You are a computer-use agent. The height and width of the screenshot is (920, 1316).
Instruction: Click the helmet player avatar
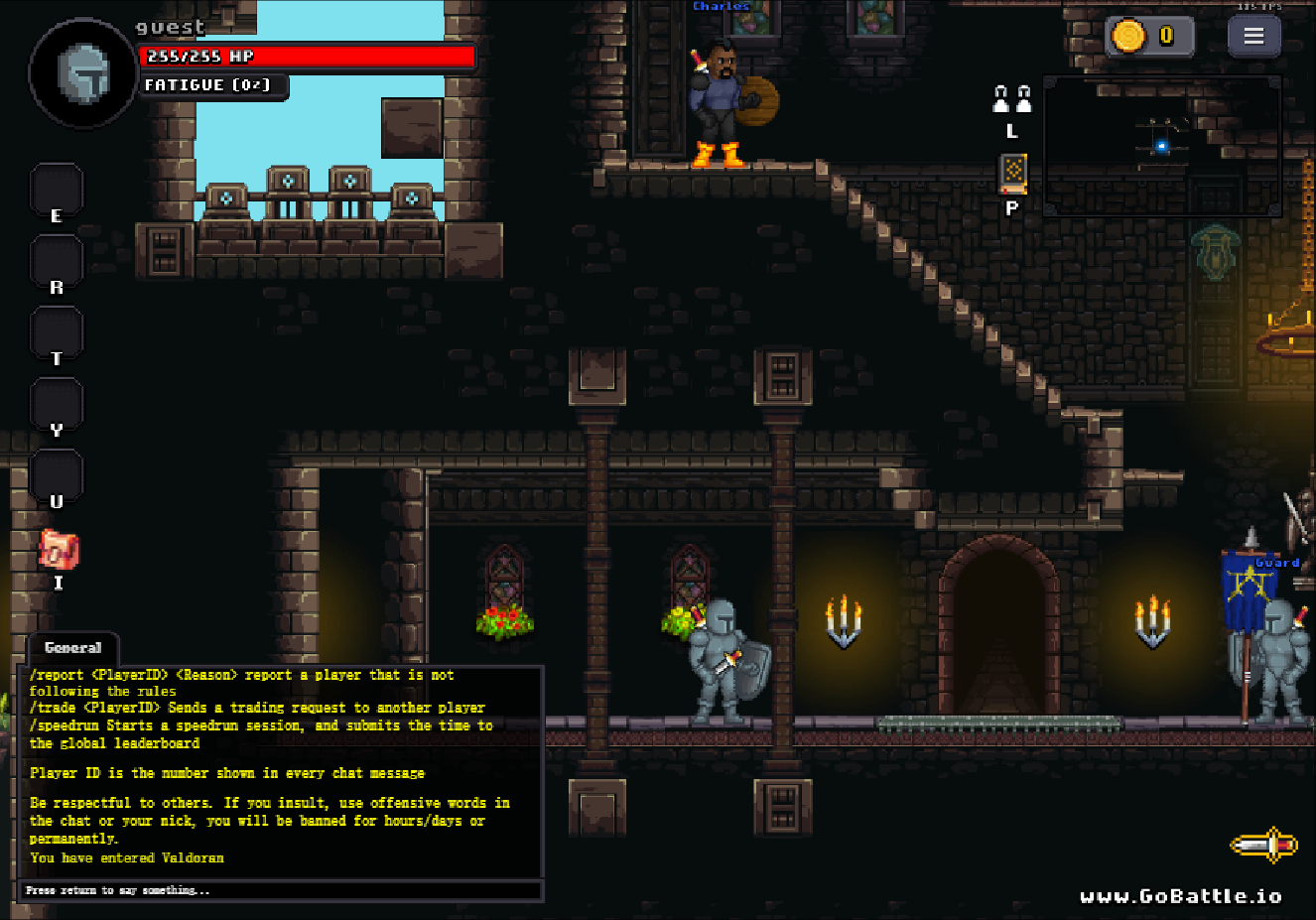83,73
